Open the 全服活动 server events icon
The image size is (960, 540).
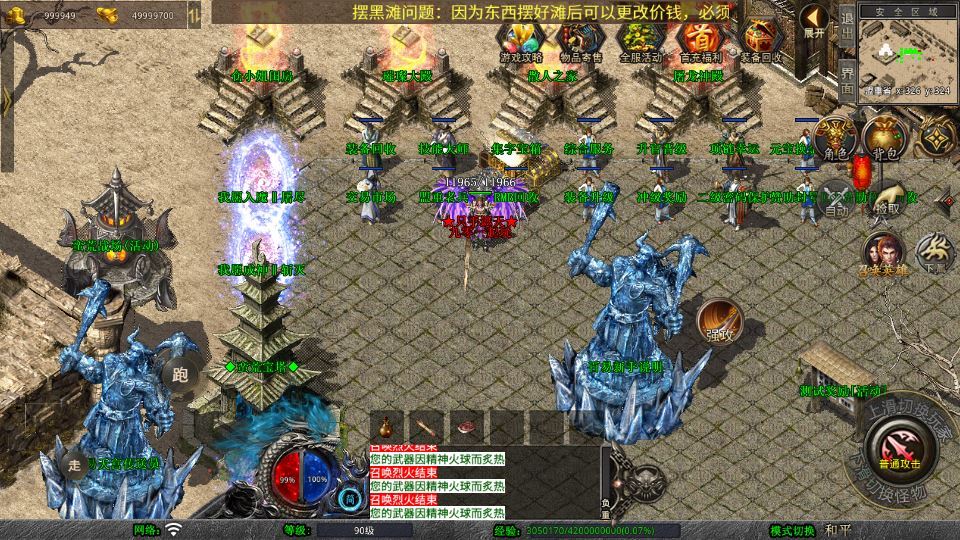tap(639, 40)
